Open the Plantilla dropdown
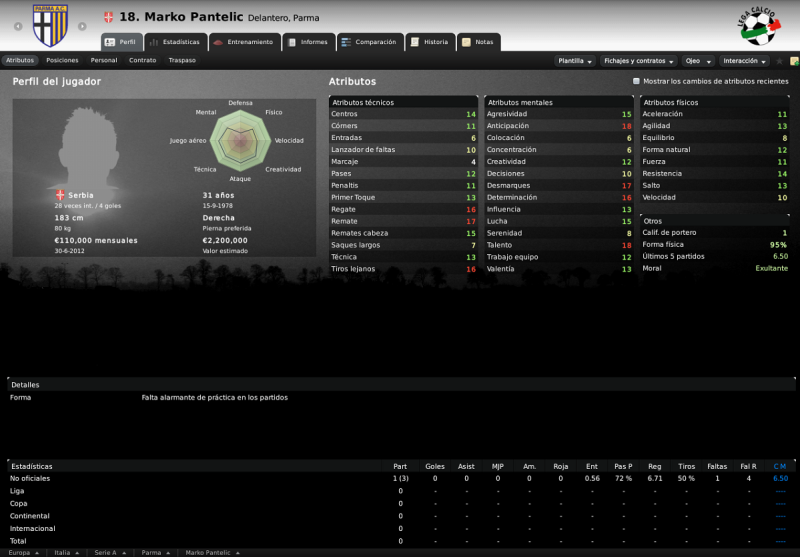 575,61
